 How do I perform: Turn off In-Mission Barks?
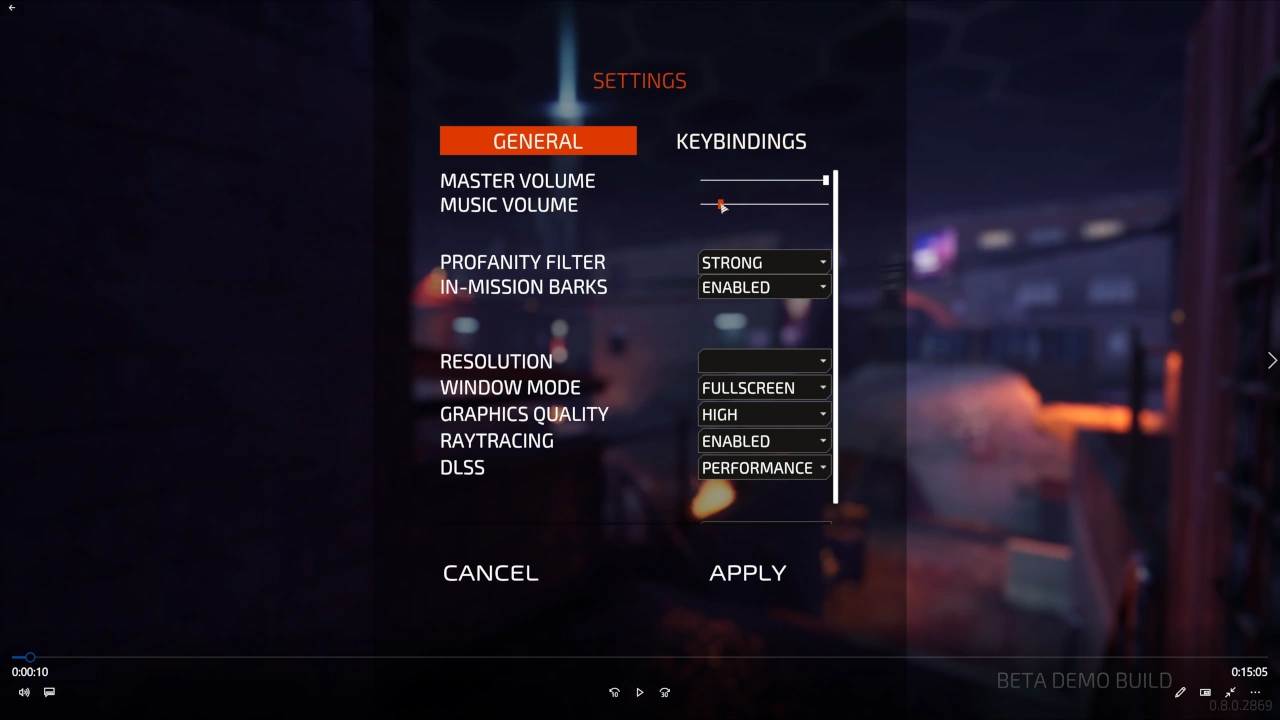(x=763, y=287)
